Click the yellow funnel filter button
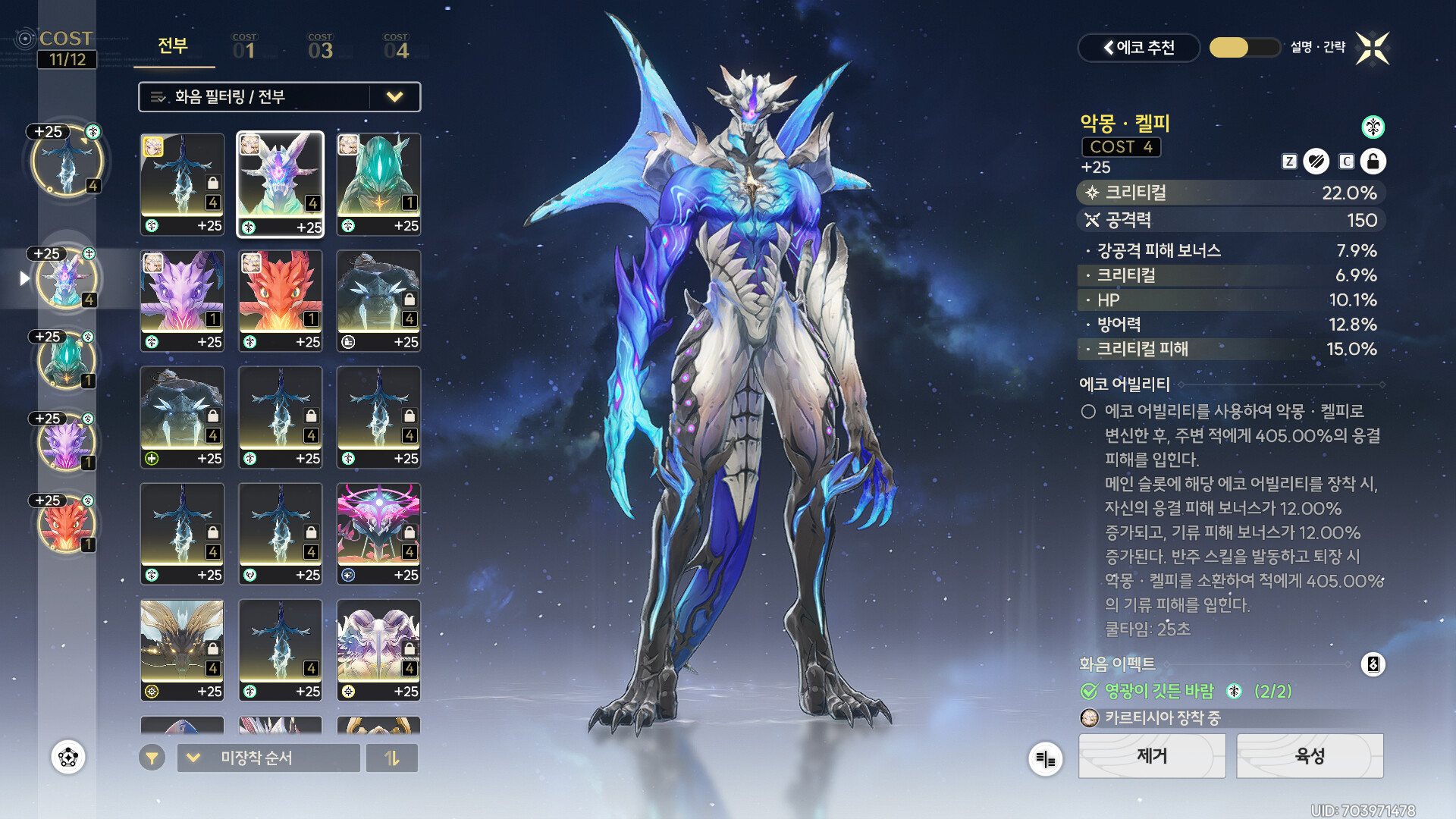Screen dimensions: 1456x819 [152, 758]
